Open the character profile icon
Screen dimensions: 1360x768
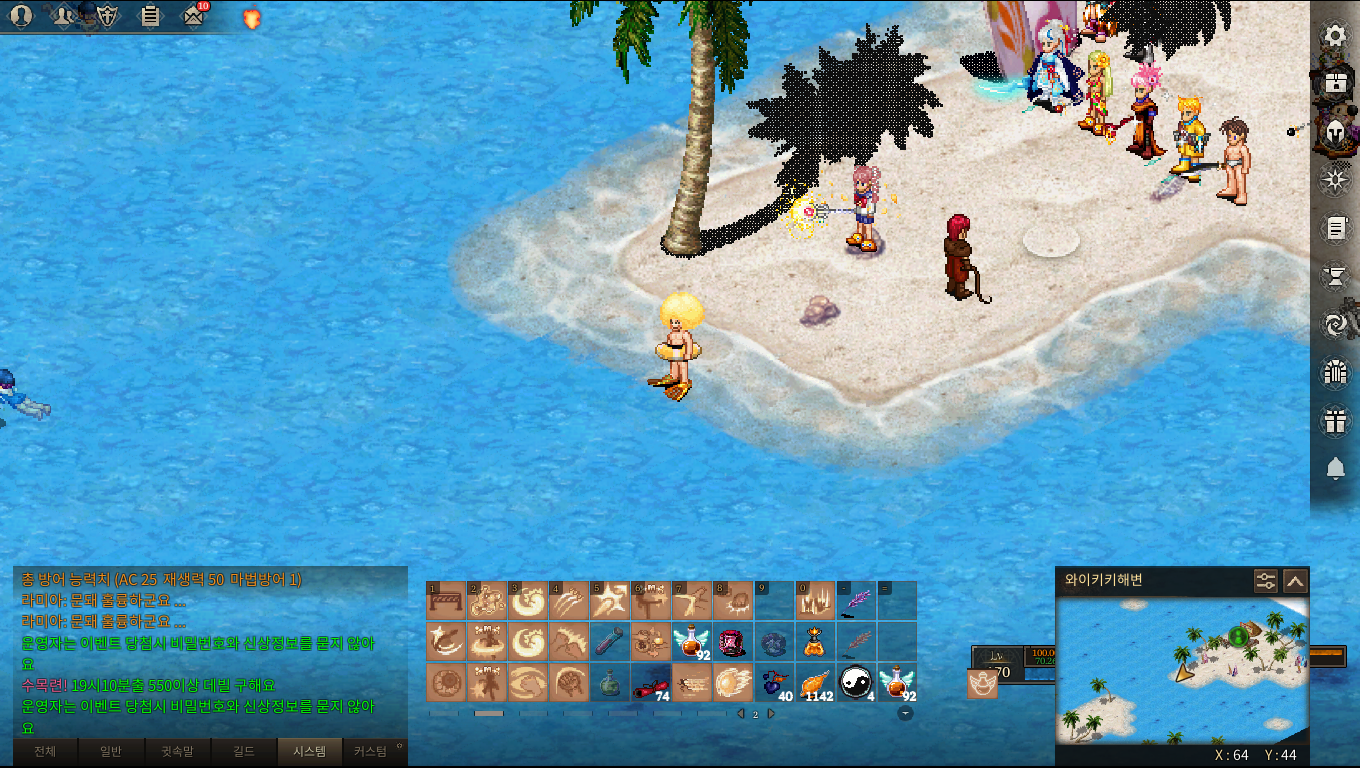(20, 15)
